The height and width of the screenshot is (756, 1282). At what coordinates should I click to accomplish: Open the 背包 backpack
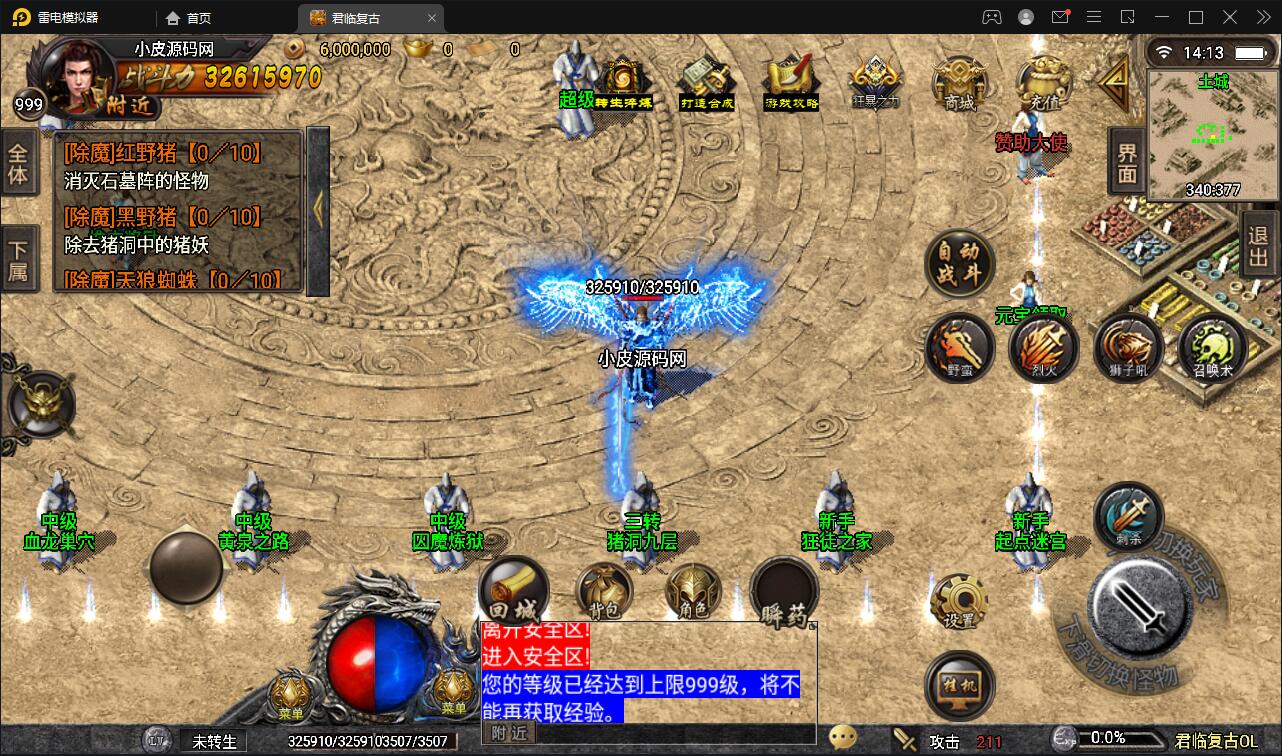(603, 592)
